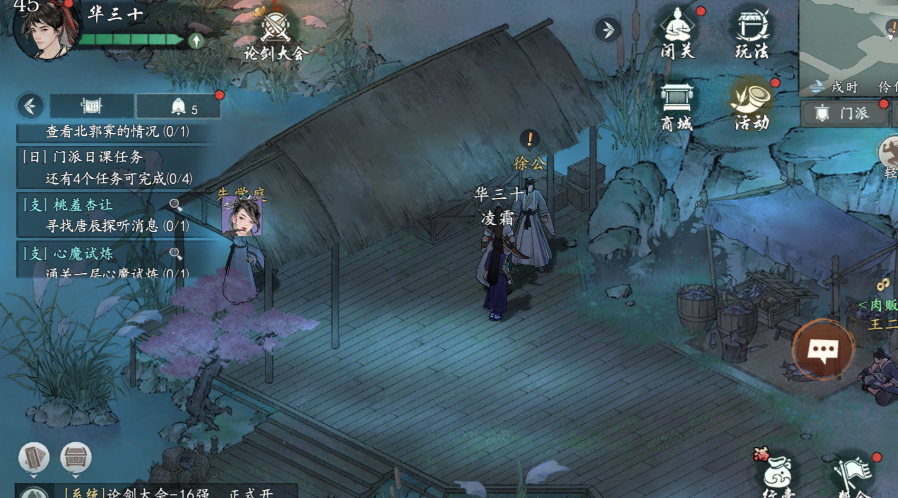Tap the 牛堂庭 NPC portrait marker
The height and width of the screenshot is (498, 898).
[243, 214]
